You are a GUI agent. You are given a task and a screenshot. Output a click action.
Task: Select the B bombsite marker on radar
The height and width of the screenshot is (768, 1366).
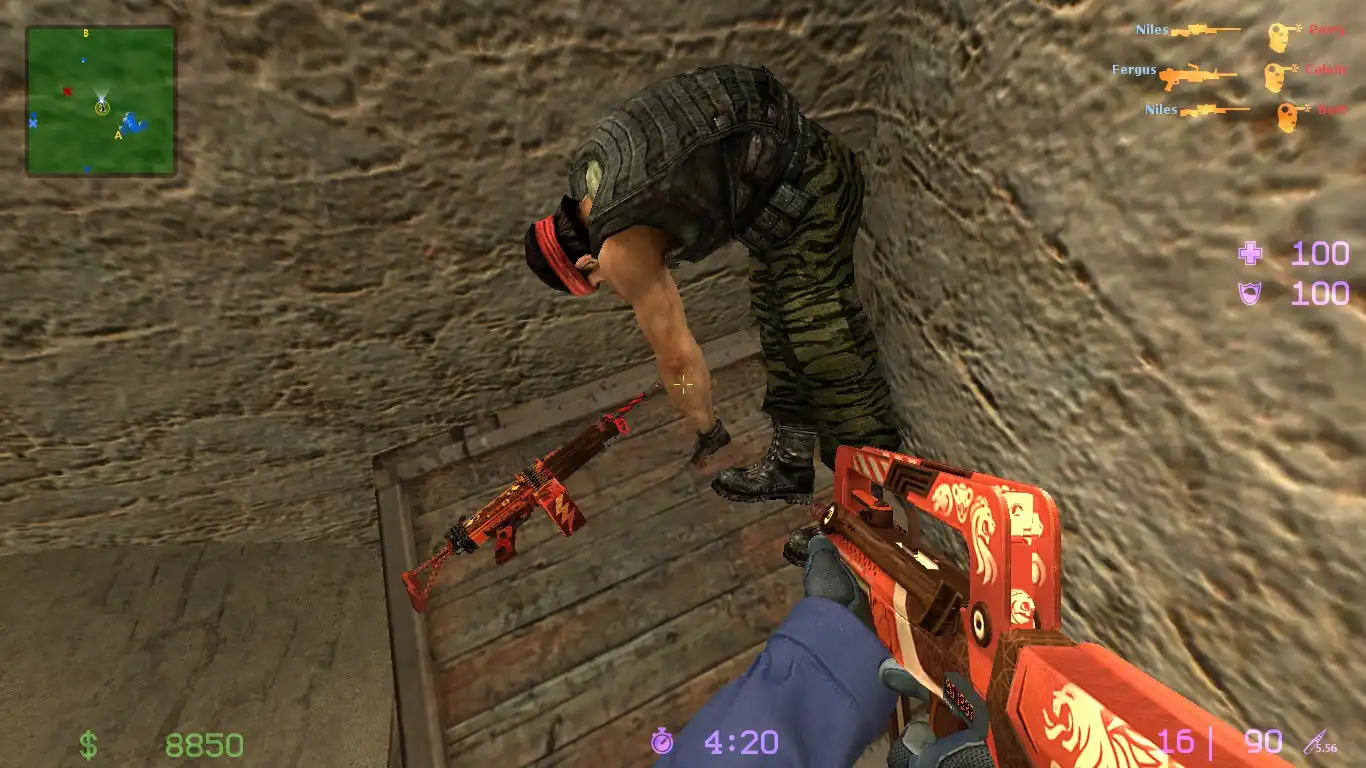pos(86,34)
